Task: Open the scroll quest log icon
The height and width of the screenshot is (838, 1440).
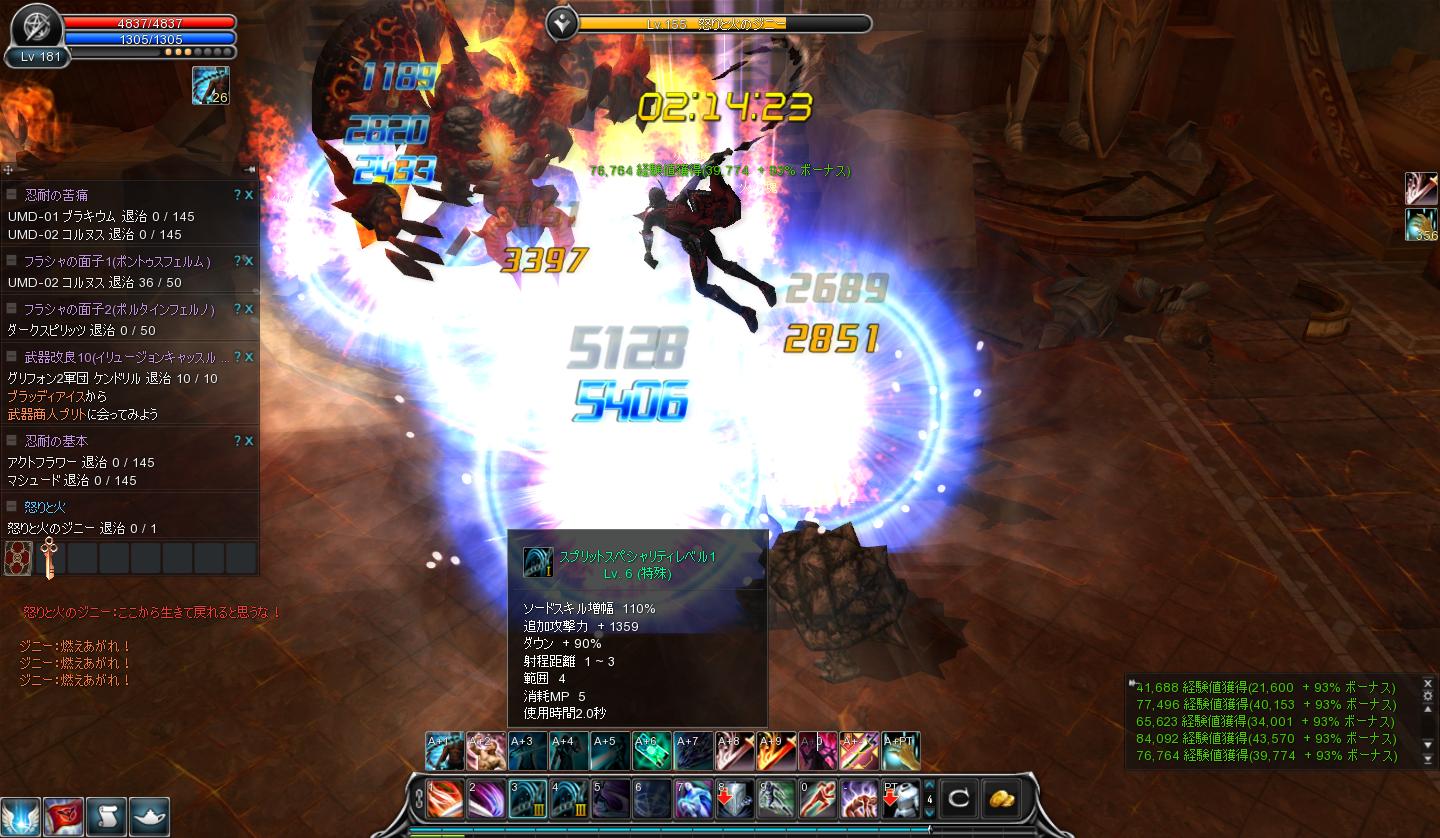Action: pyautogui.click(x=106, y=817)
